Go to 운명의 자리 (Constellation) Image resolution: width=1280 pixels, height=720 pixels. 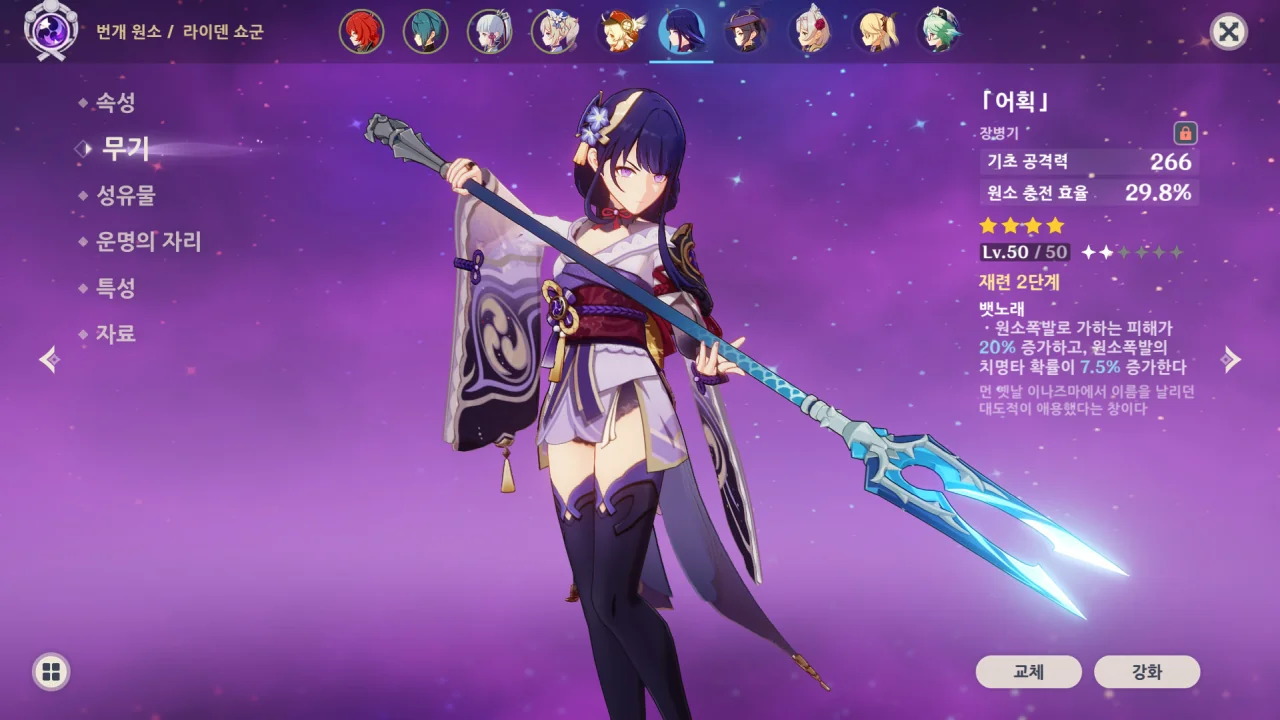coord(148,242)
